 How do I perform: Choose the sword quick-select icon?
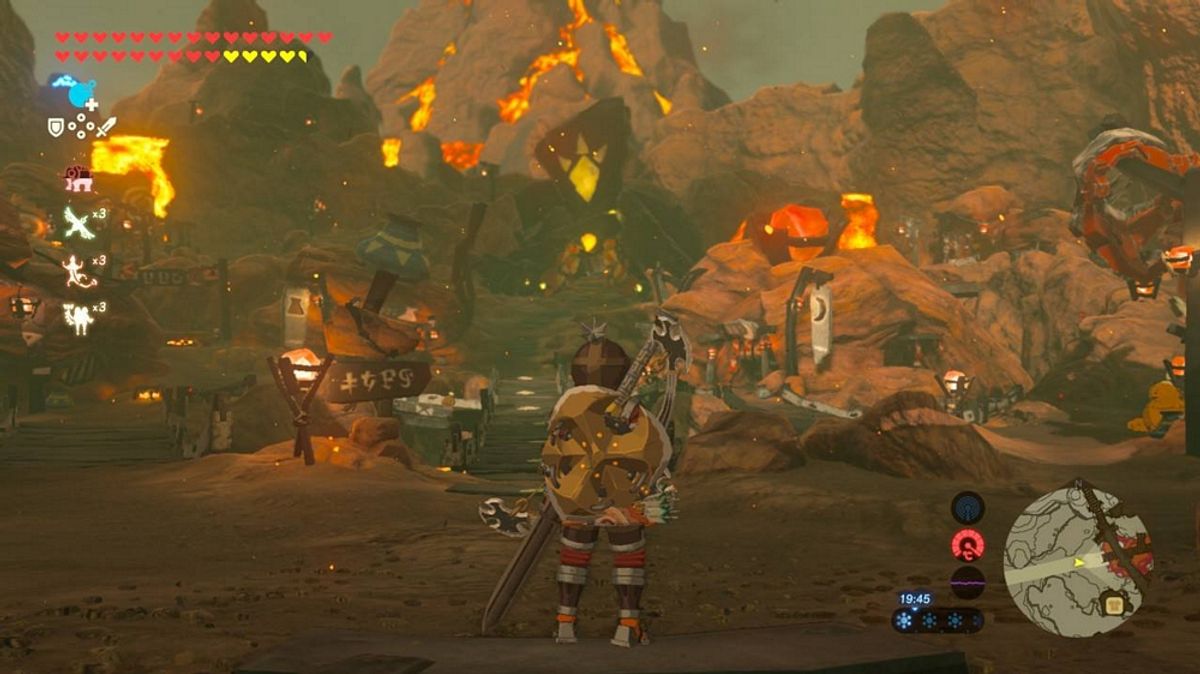106,127
